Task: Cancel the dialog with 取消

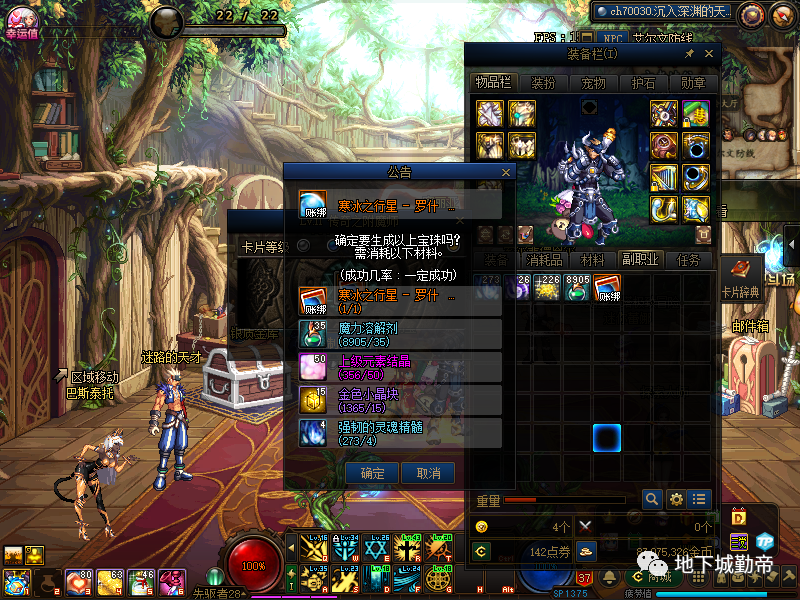Action: tap(428, 473)
